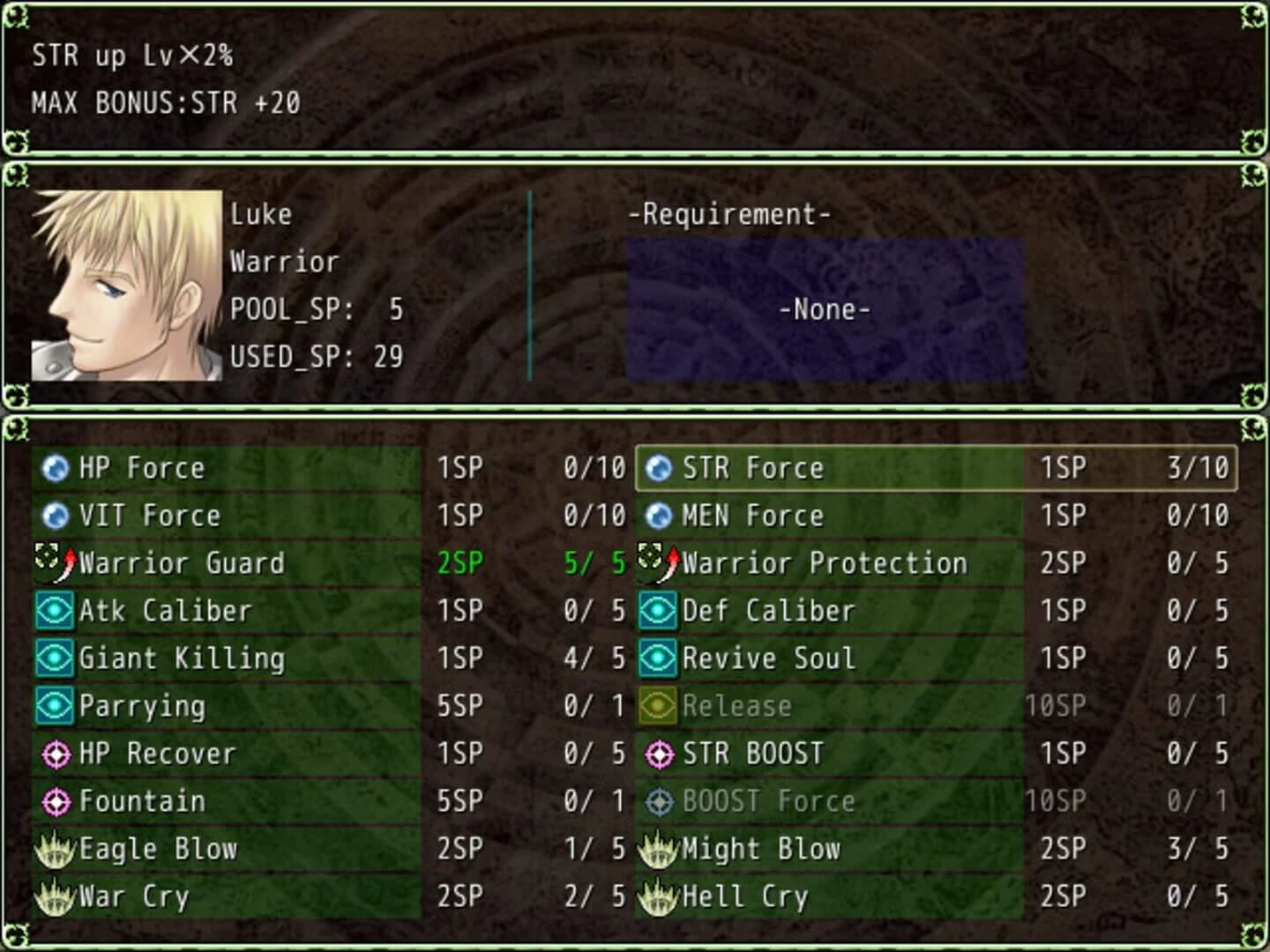The height and width of the screenshot is (952, 1270).
Task: Select the HP Force orb icon
Action: point(56,468)
